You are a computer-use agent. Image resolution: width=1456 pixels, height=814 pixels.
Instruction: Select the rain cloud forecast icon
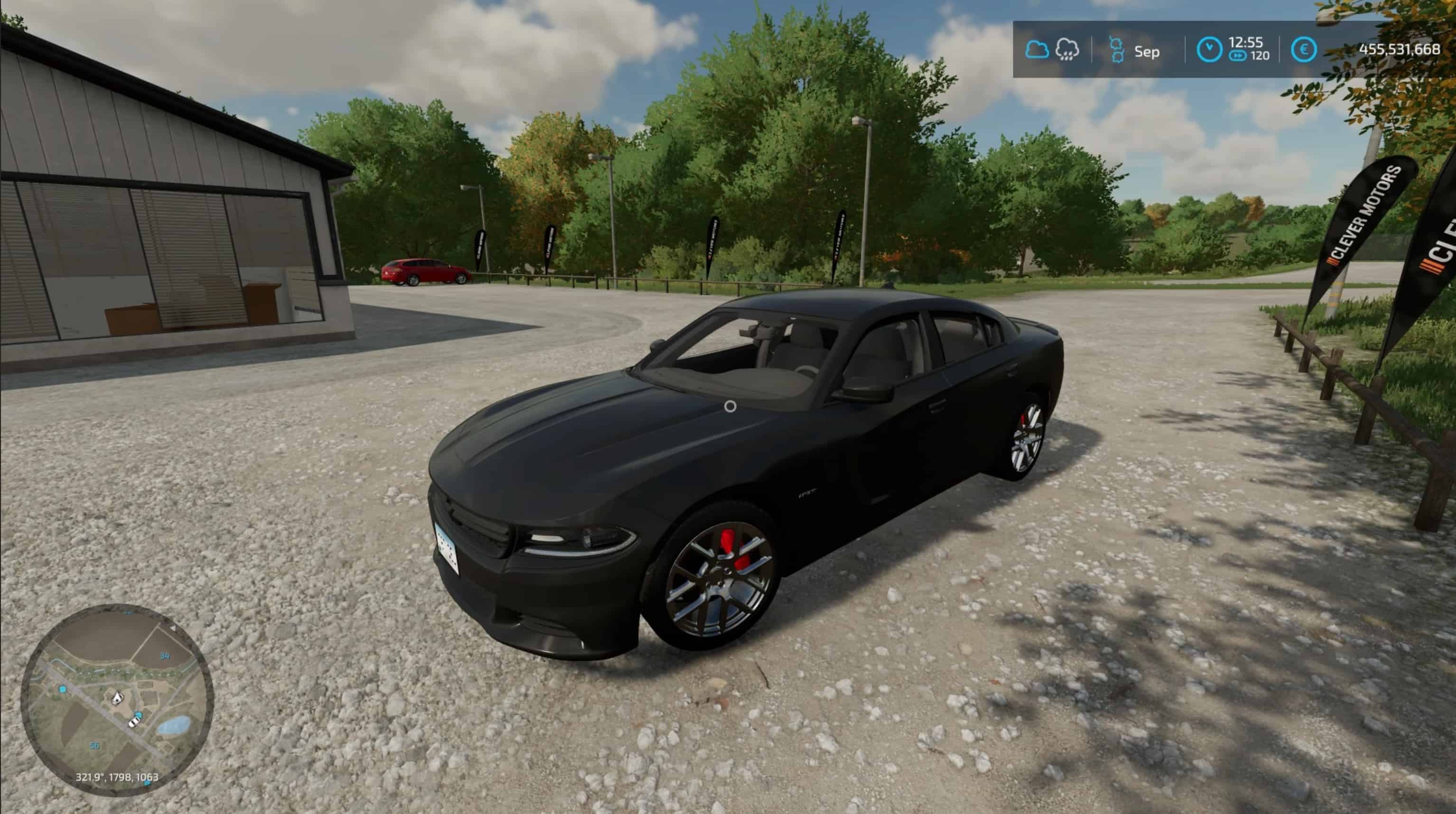(1066, 50)
